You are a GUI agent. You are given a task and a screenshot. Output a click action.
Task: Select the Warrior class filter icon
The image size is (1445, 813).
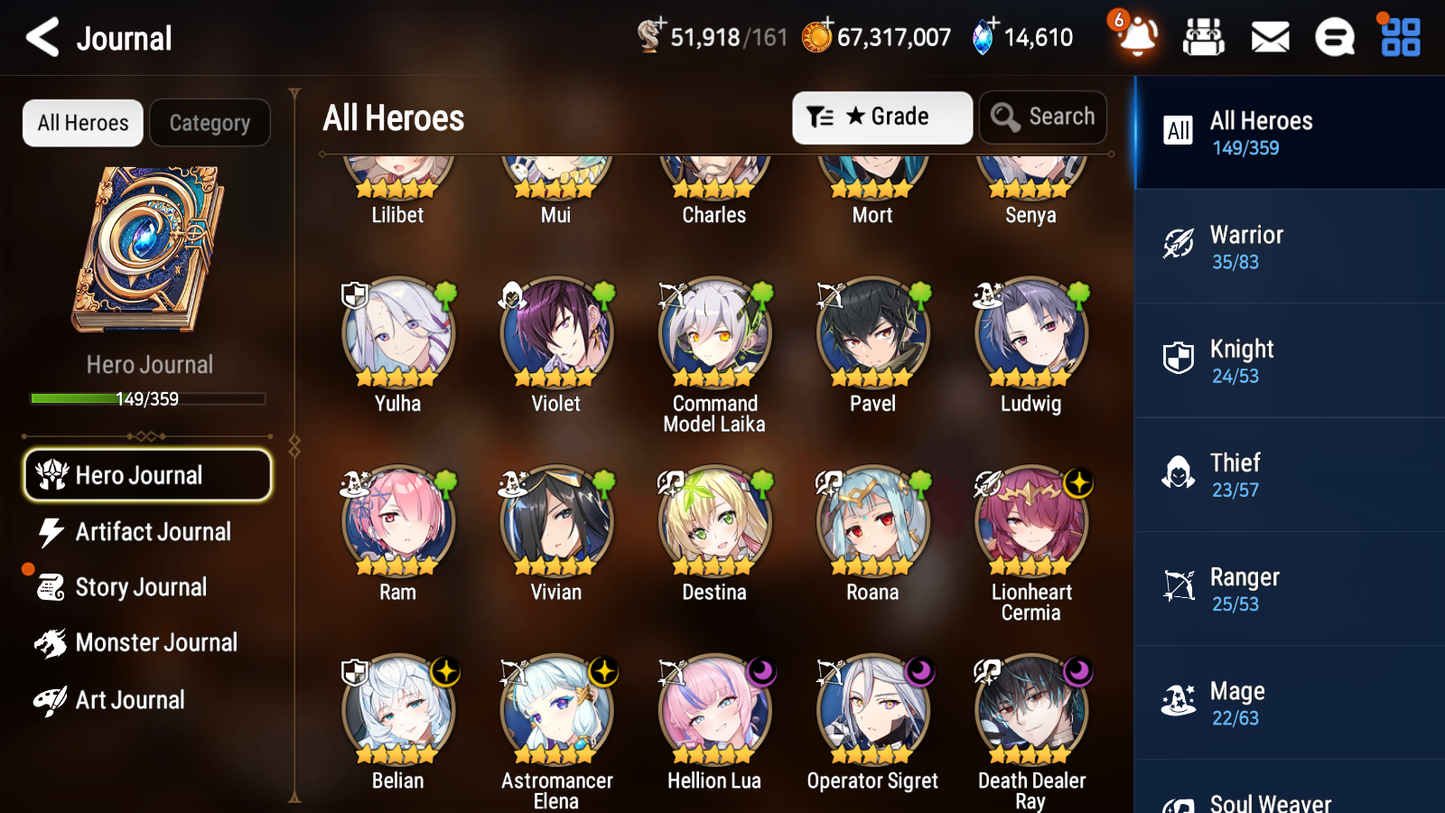tap(1179, 242)
